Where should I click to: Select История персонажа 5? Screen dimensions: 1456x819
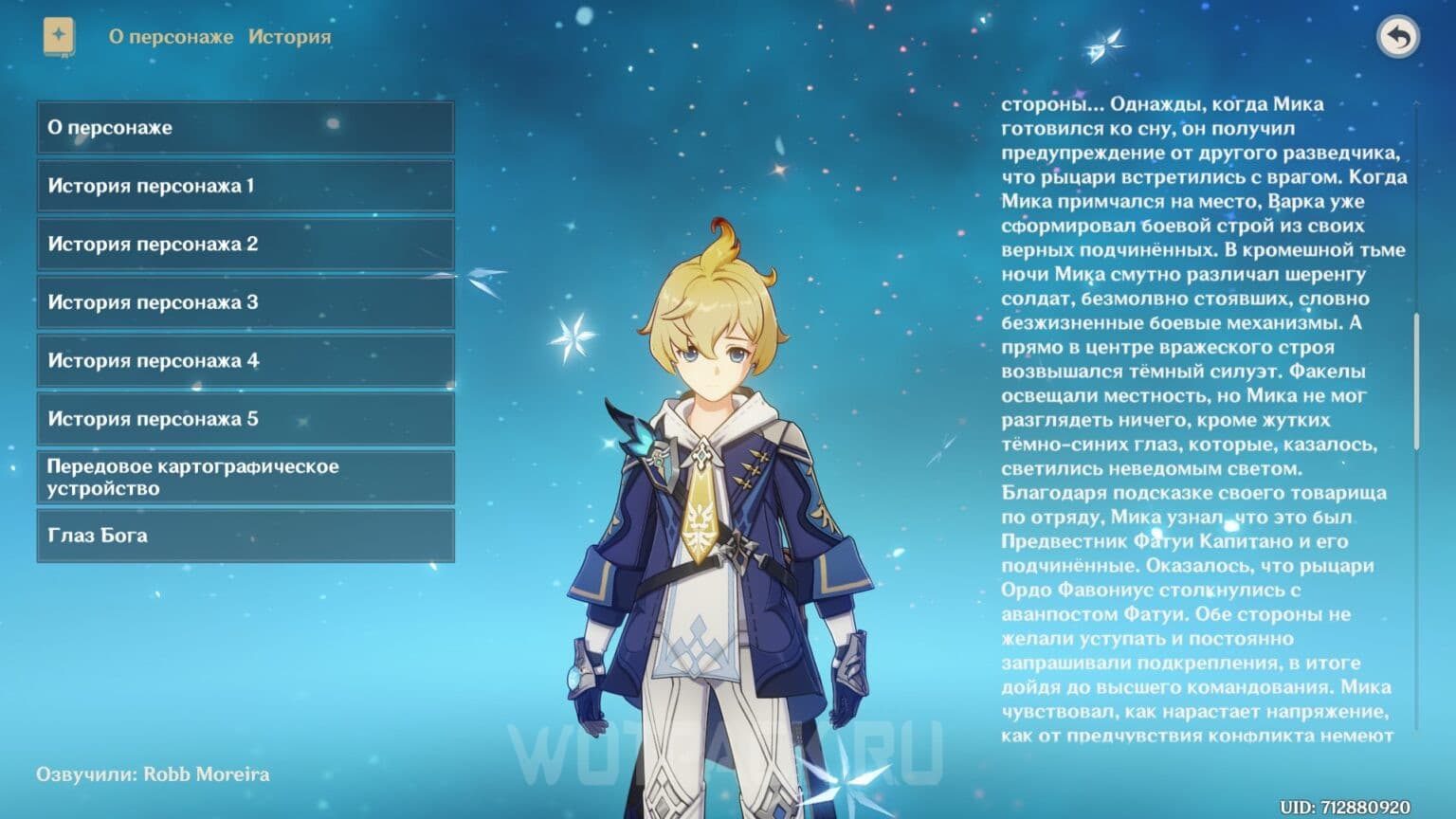click(x=245, y=419)
